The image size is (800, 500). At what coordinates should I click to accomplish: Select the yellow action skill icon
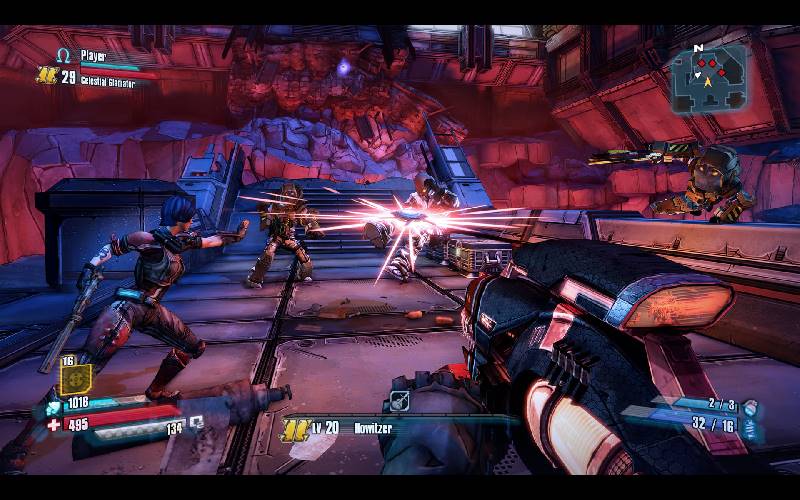[76, 379]
